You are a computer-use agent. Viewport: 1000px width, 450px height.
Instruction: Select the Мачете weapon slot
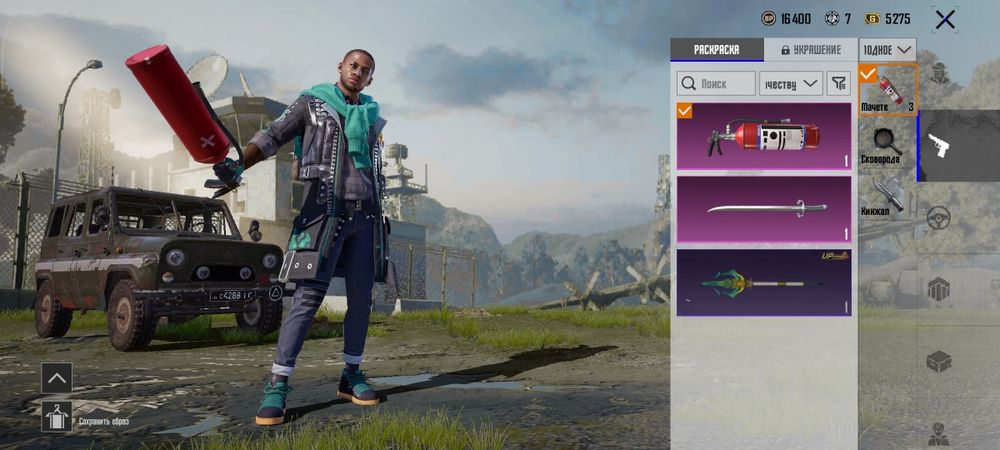[887, 90]
